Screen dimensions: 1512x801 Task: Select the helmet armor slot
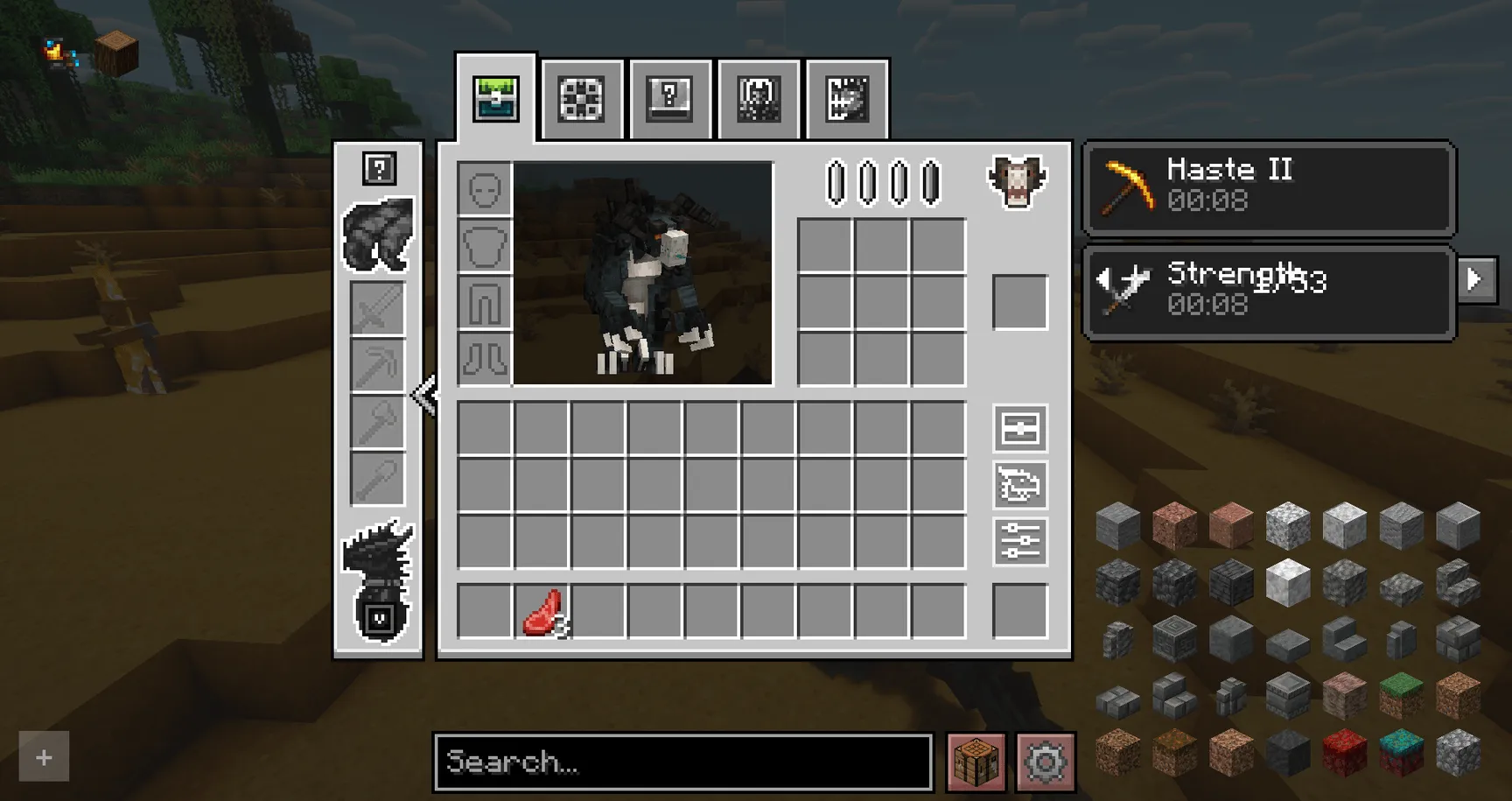pos(483,188)
